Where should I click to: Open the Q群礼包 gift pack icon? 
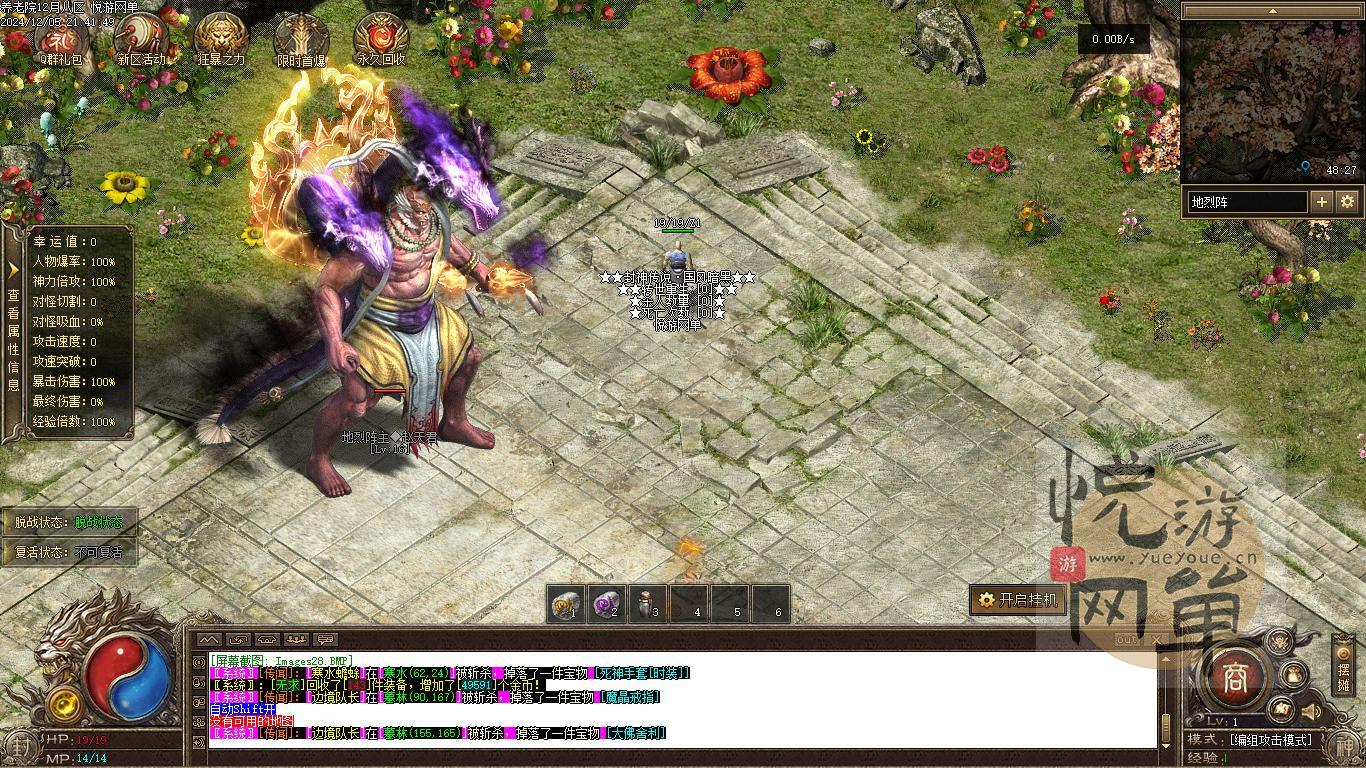(61, 39)
